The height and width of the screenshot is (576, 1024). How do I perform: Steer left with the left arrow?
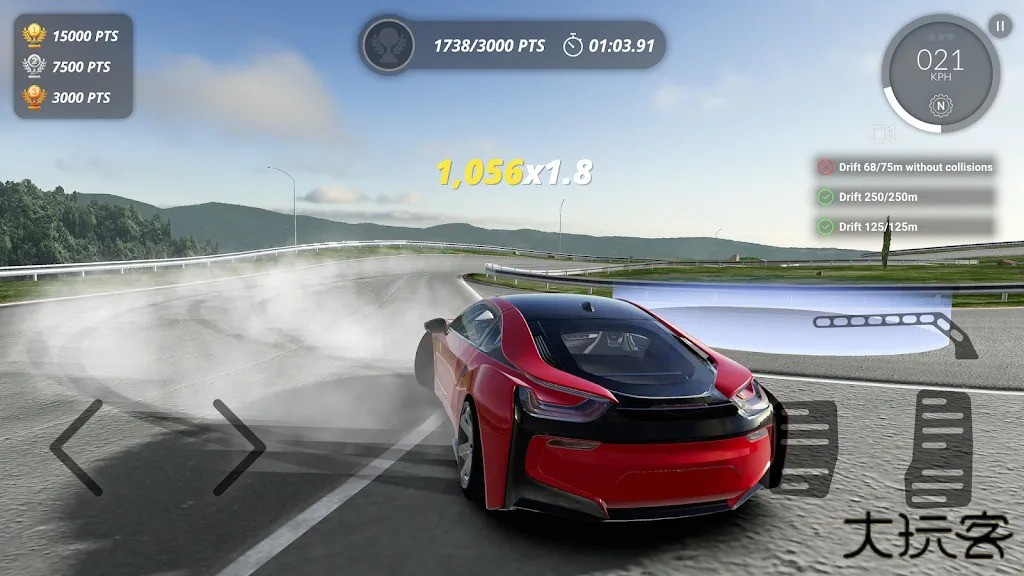pyautogui.click(x=78, y=447)
